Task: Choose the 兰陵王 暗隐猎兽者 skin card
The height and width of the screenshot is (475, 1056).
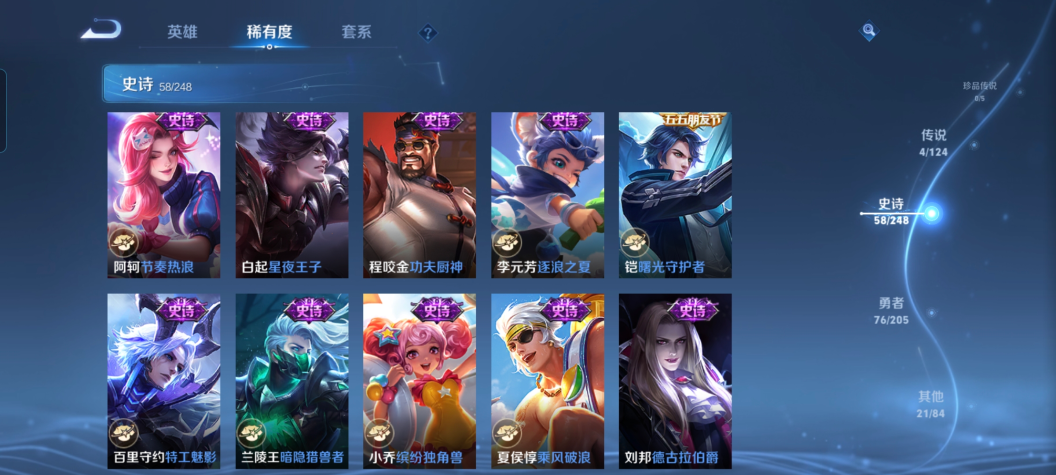Action: coord(292,381)
